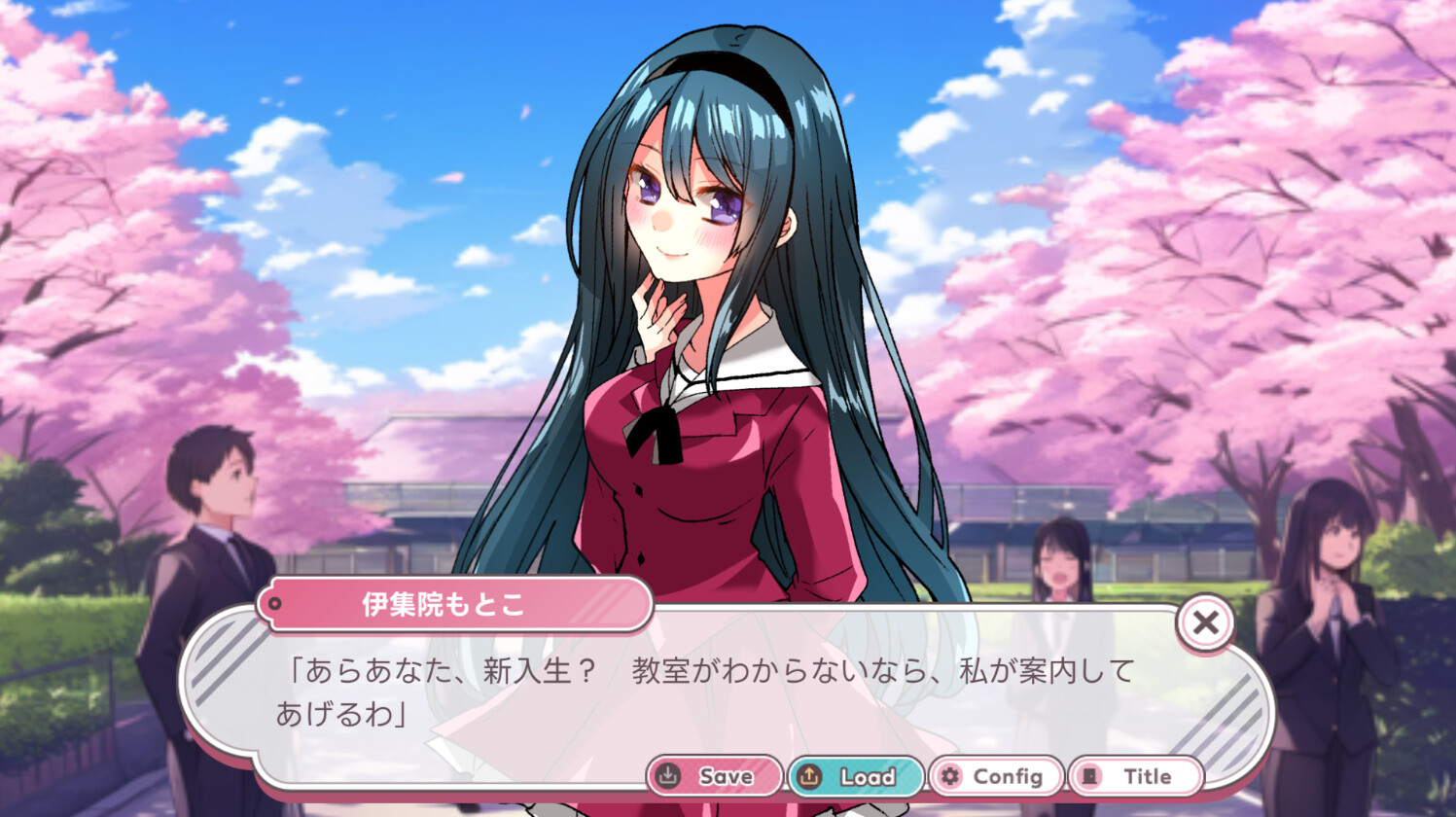
Task: Click the pink dot on the character nameplate
Action: [x=277, y=604]
